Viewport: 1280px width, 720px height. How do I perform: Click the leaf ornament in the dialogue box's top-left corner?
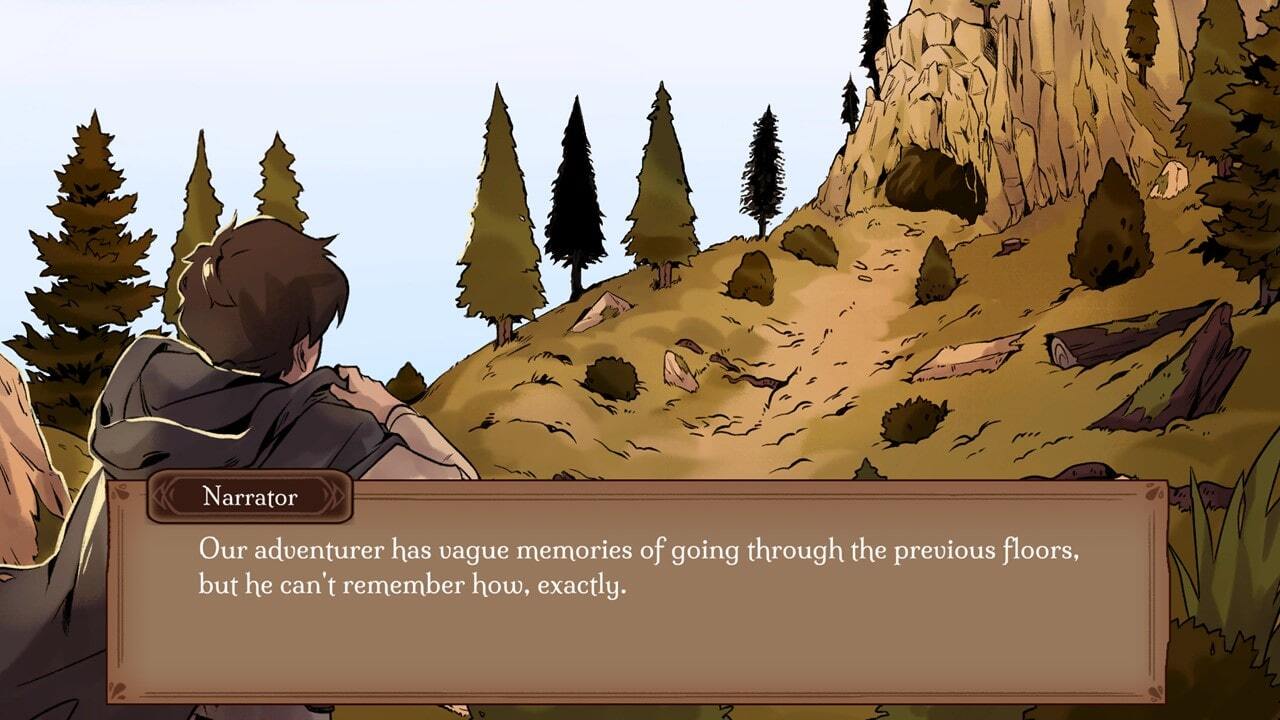(120, 493)
